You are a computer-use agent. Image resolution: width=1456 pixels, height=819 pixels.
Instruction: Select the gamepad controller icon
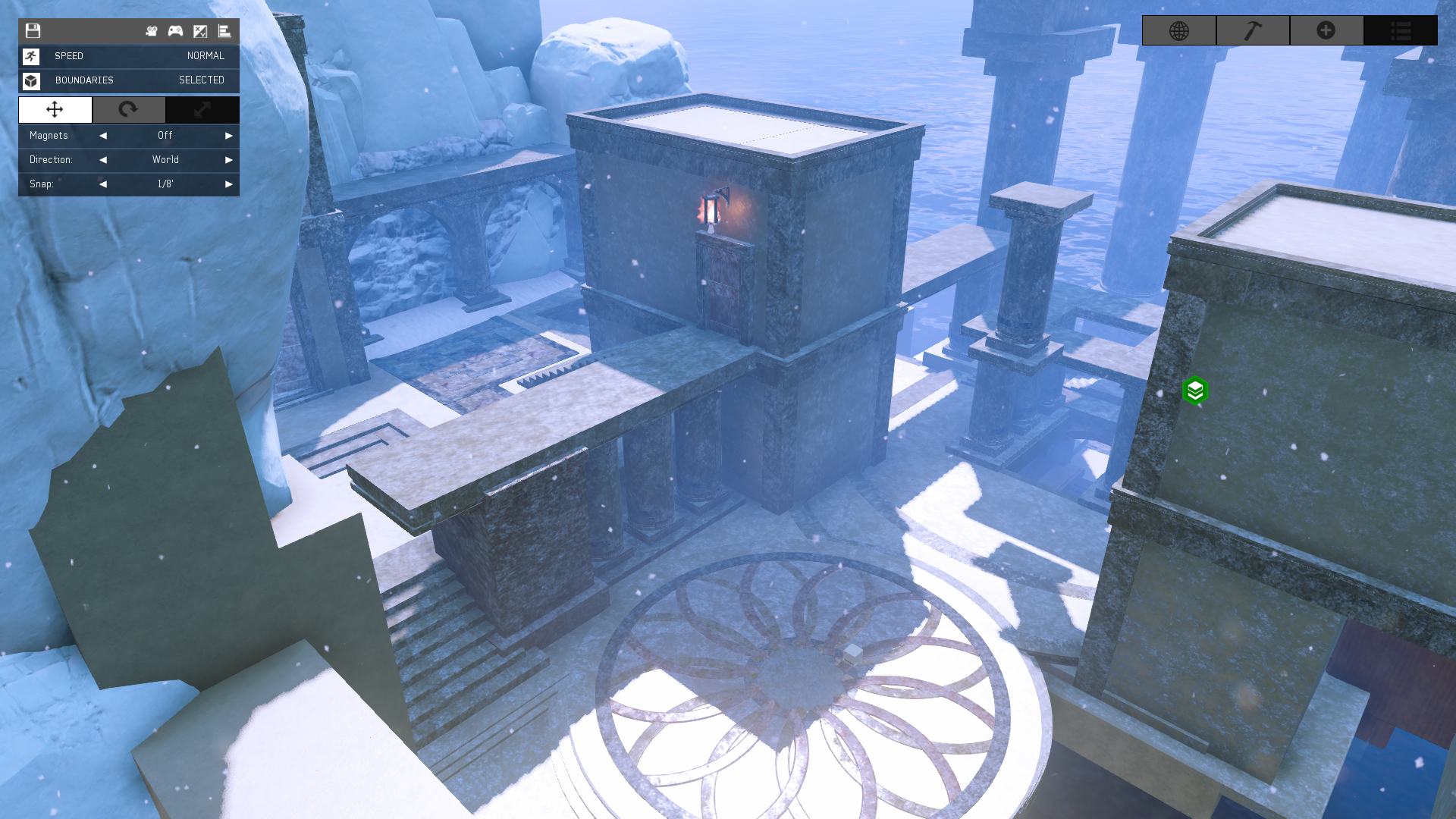175,31
